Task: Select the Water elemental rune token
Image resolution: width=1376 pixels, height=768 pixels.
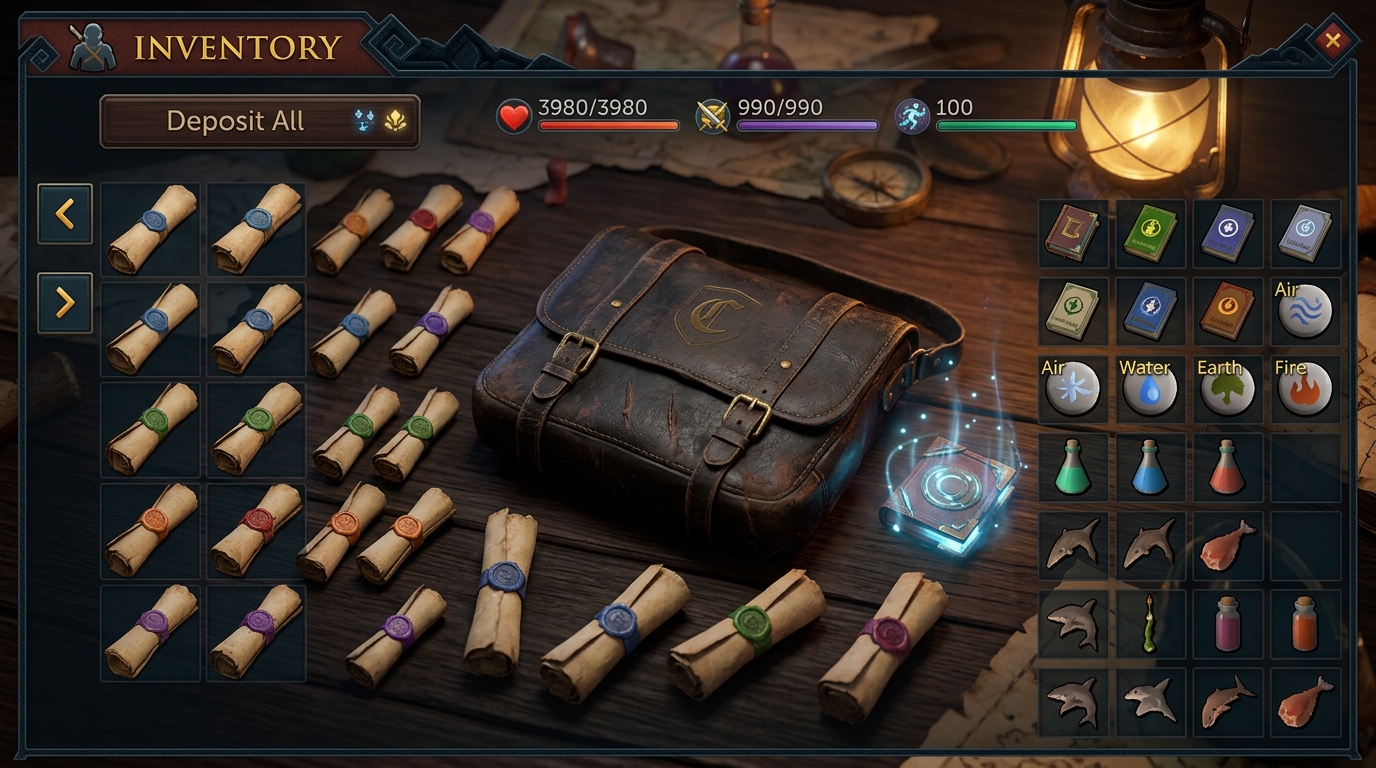Action: pyautogui.click(x=1150, y=388)
